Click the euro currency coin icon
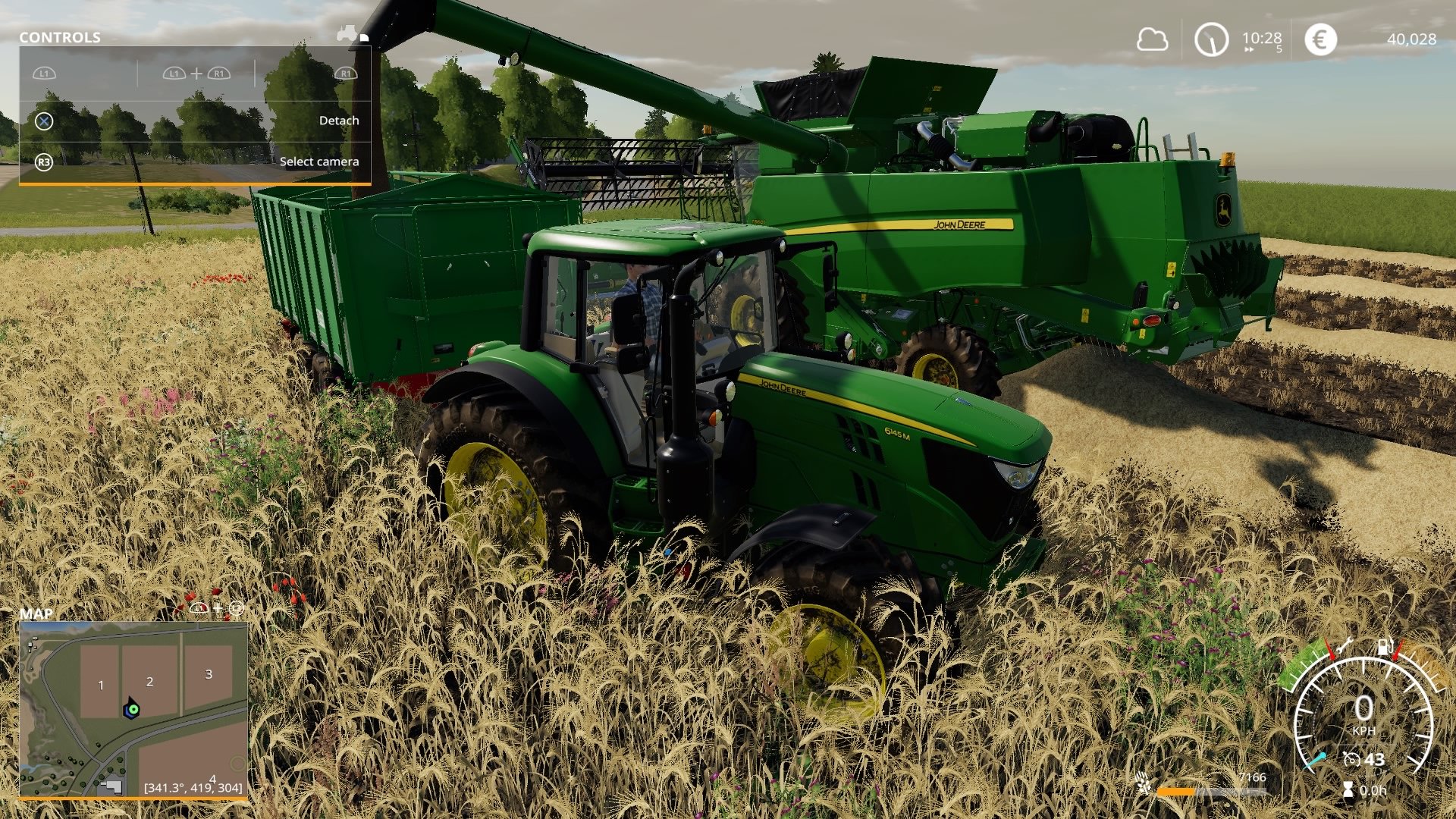Screen dimensions: 1456x819 tap(1320, 39)
